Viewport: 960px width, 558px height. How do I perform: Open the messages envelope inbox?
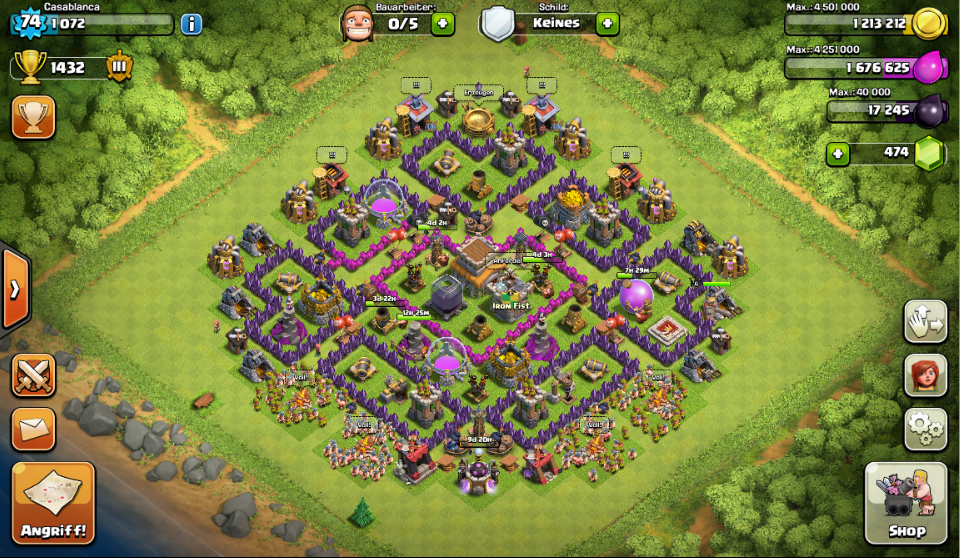point(33,429)
